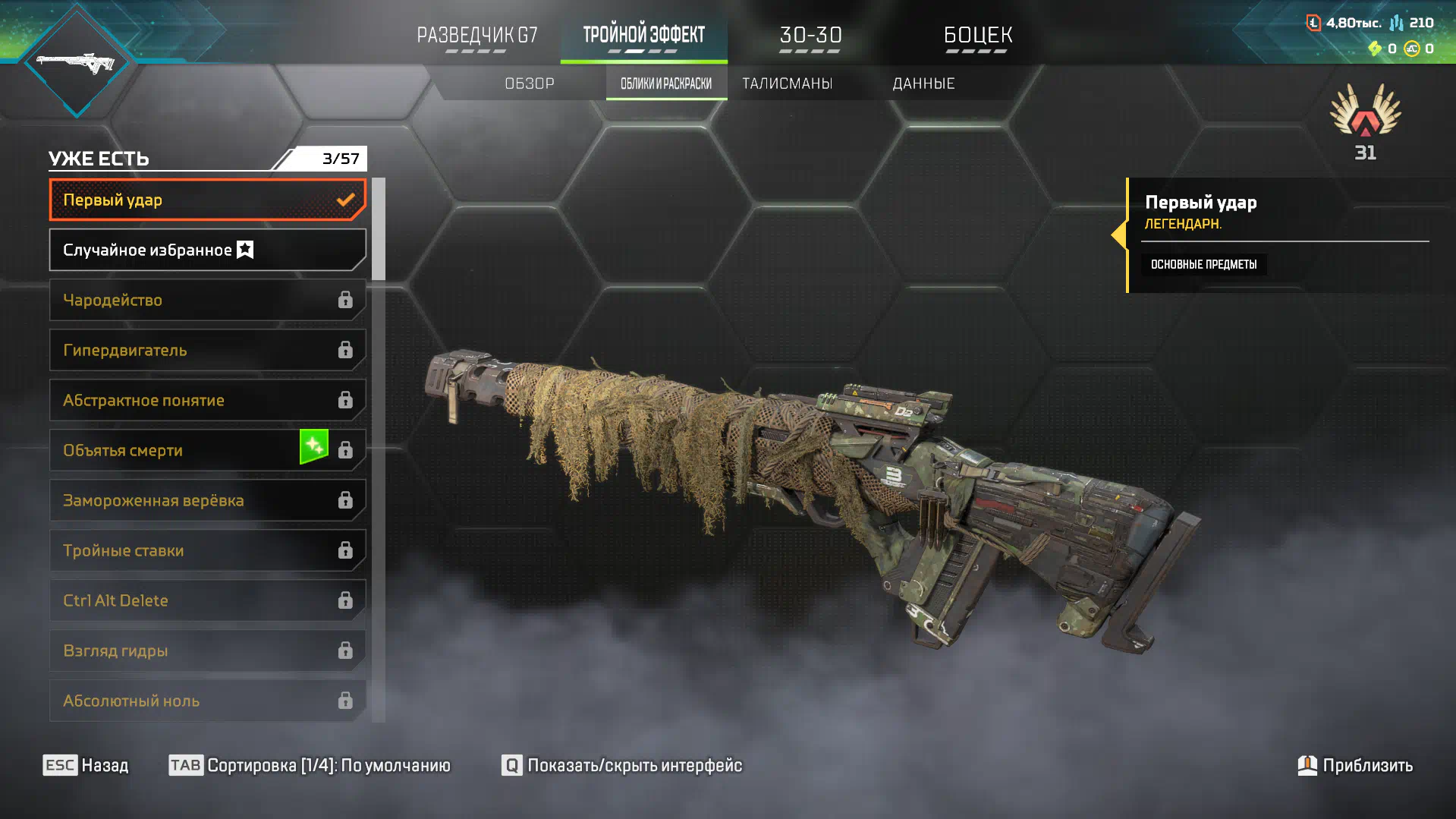The width and height of the screenshot is (1456, 819).
Task: Preview the Замороженная верёвка skin
Action: [x=206, y=500]
